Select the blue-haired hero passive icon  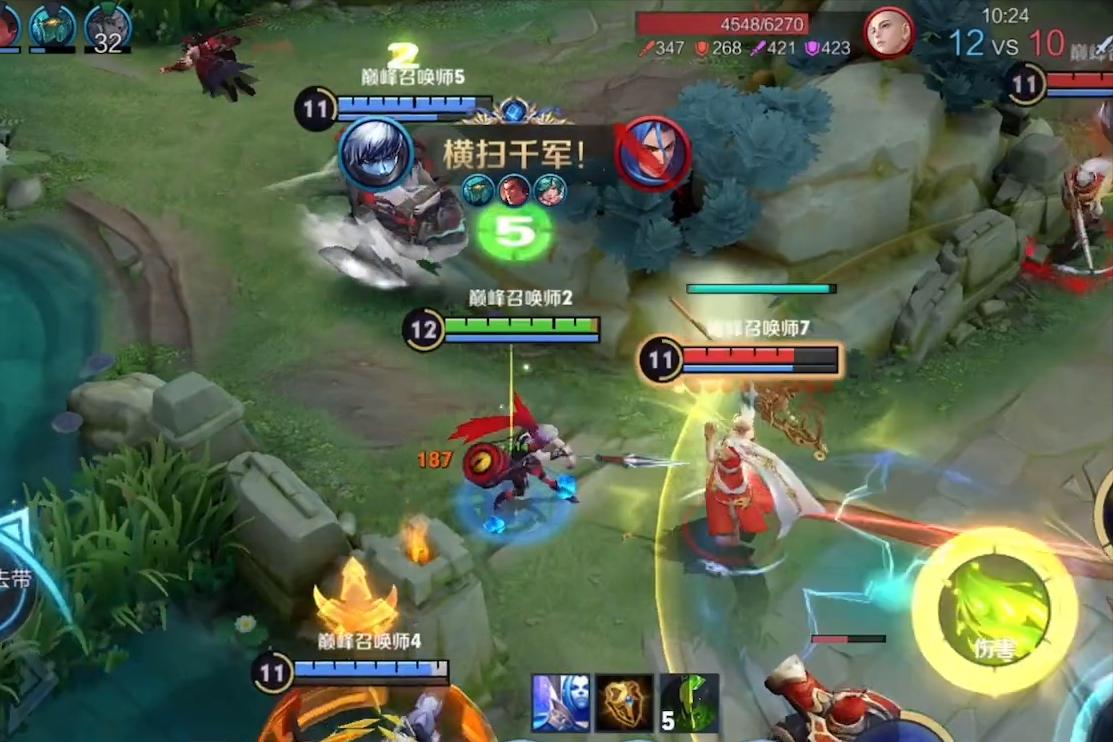click(x=560, y=703)
